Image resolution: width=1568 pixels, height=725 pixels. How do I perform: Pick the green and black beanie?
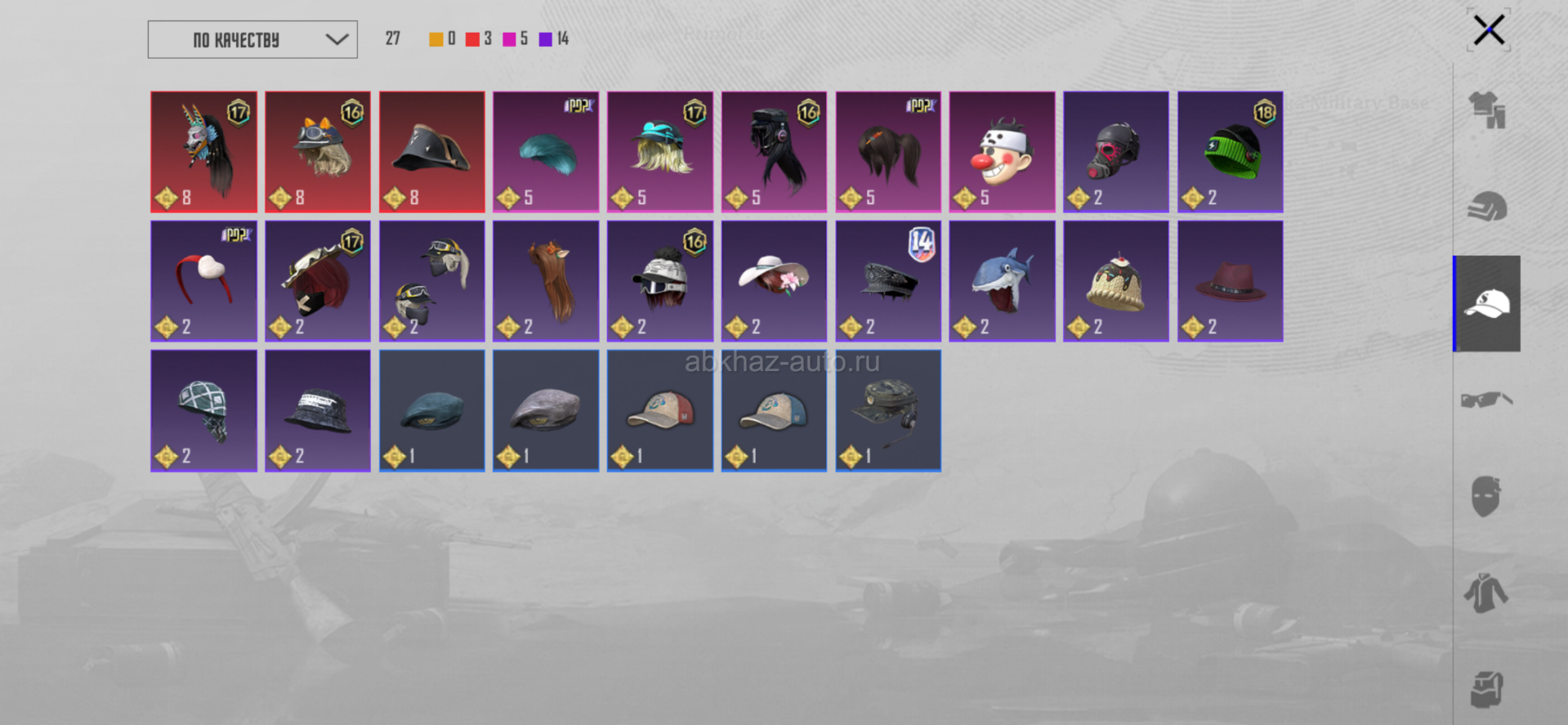pyautogui.click(x=1230, y=152)
